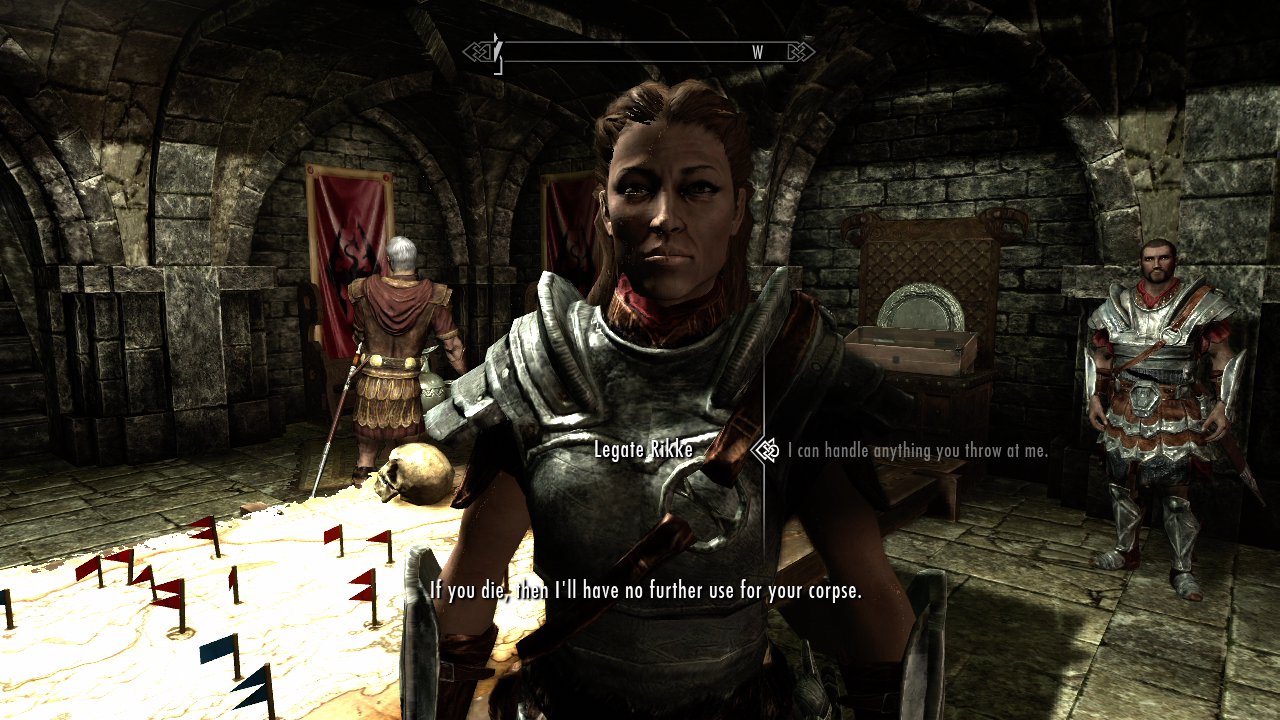Choose reply "I can handle anything you throw at me."
1280x720 pixels.
917,451
